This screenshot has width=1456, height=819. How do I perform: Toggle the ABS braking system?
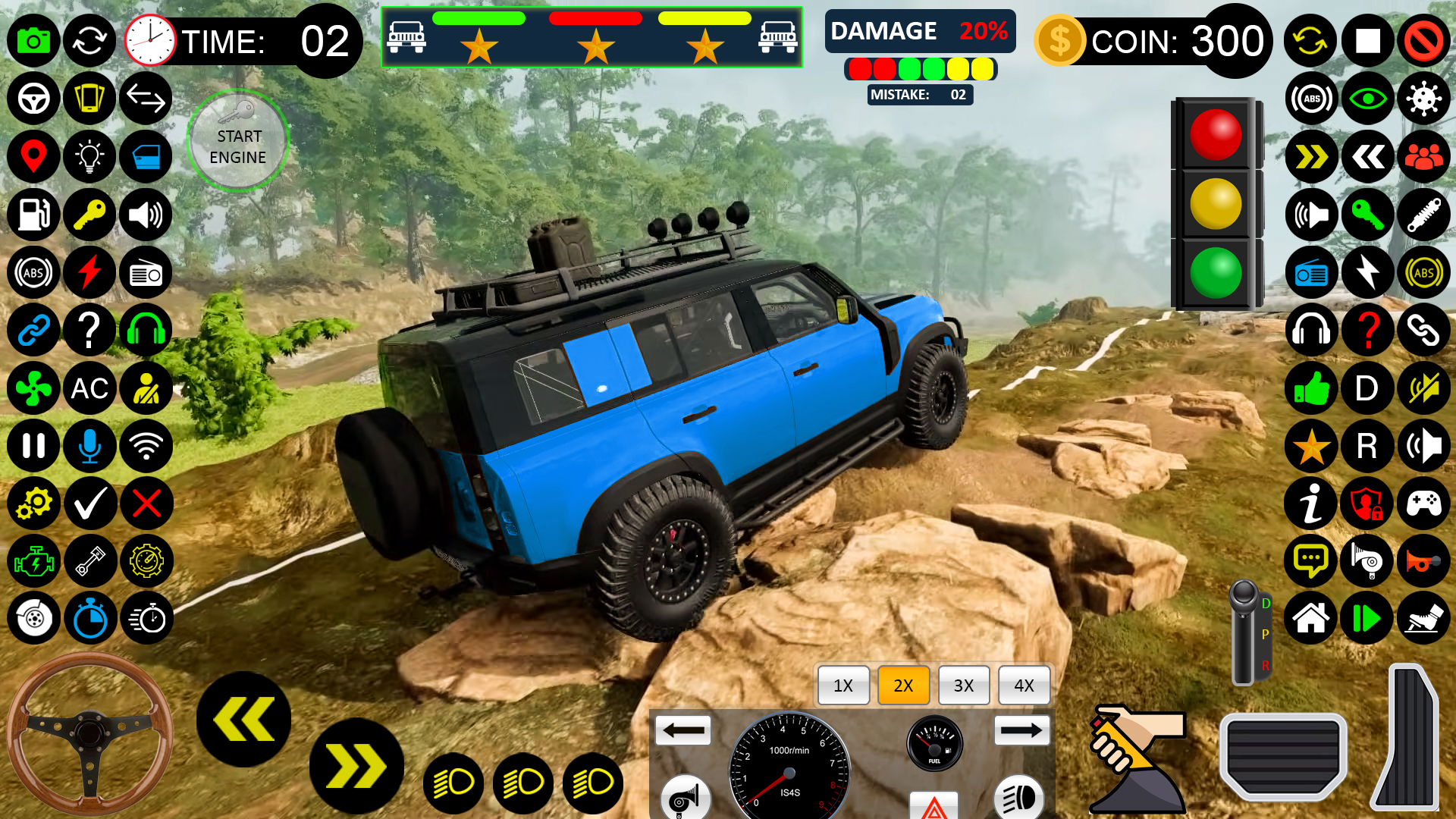33,272
